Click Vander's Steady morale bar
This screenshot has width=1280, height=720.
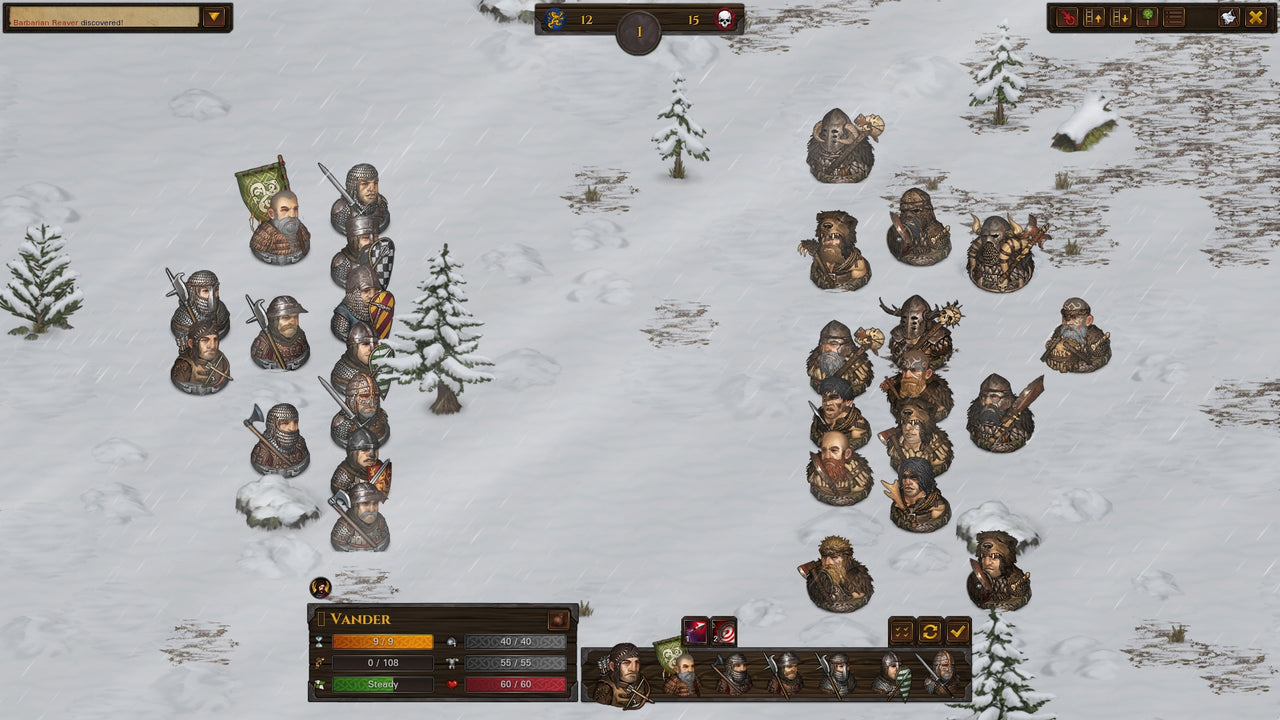point(383,685)
